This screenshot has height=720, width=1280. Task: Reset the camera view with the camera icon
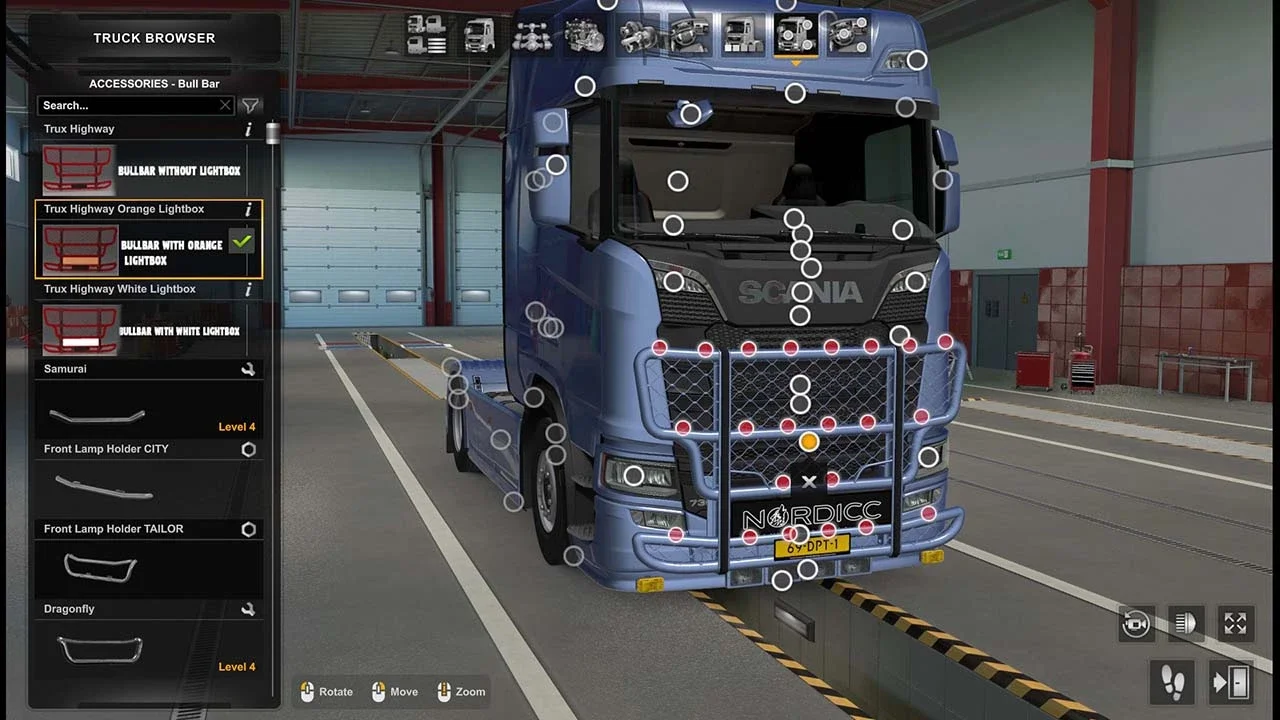[1135, 623]
